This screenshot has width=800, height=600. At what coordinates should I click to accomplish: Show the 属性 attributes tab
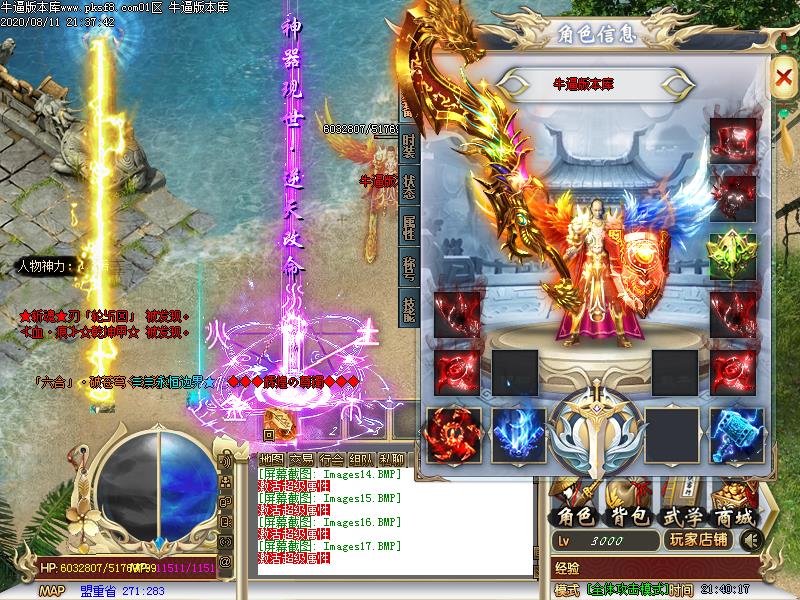click(x=409, y=228)
